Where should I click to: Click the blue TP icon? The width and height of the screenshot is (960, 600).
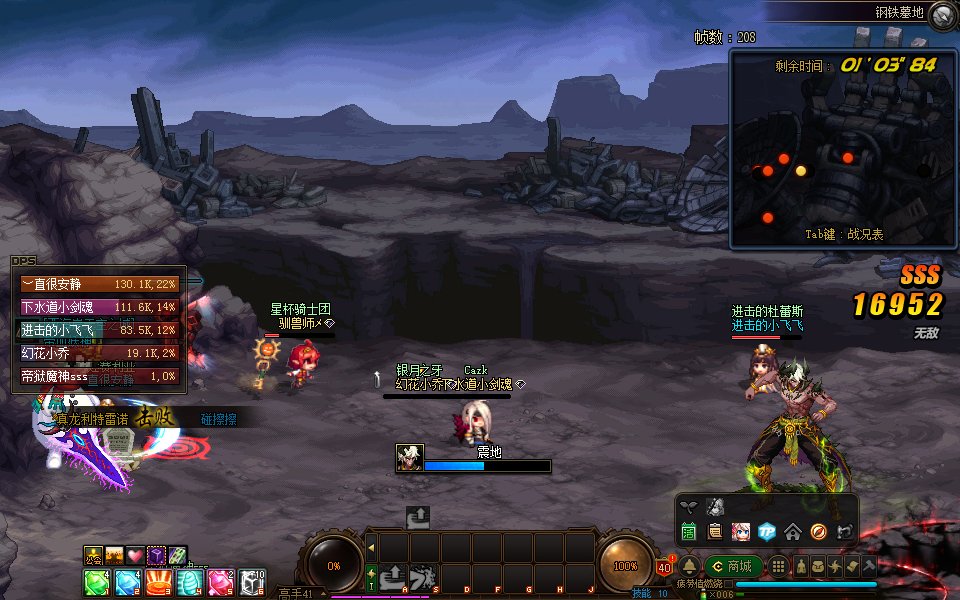767,531
